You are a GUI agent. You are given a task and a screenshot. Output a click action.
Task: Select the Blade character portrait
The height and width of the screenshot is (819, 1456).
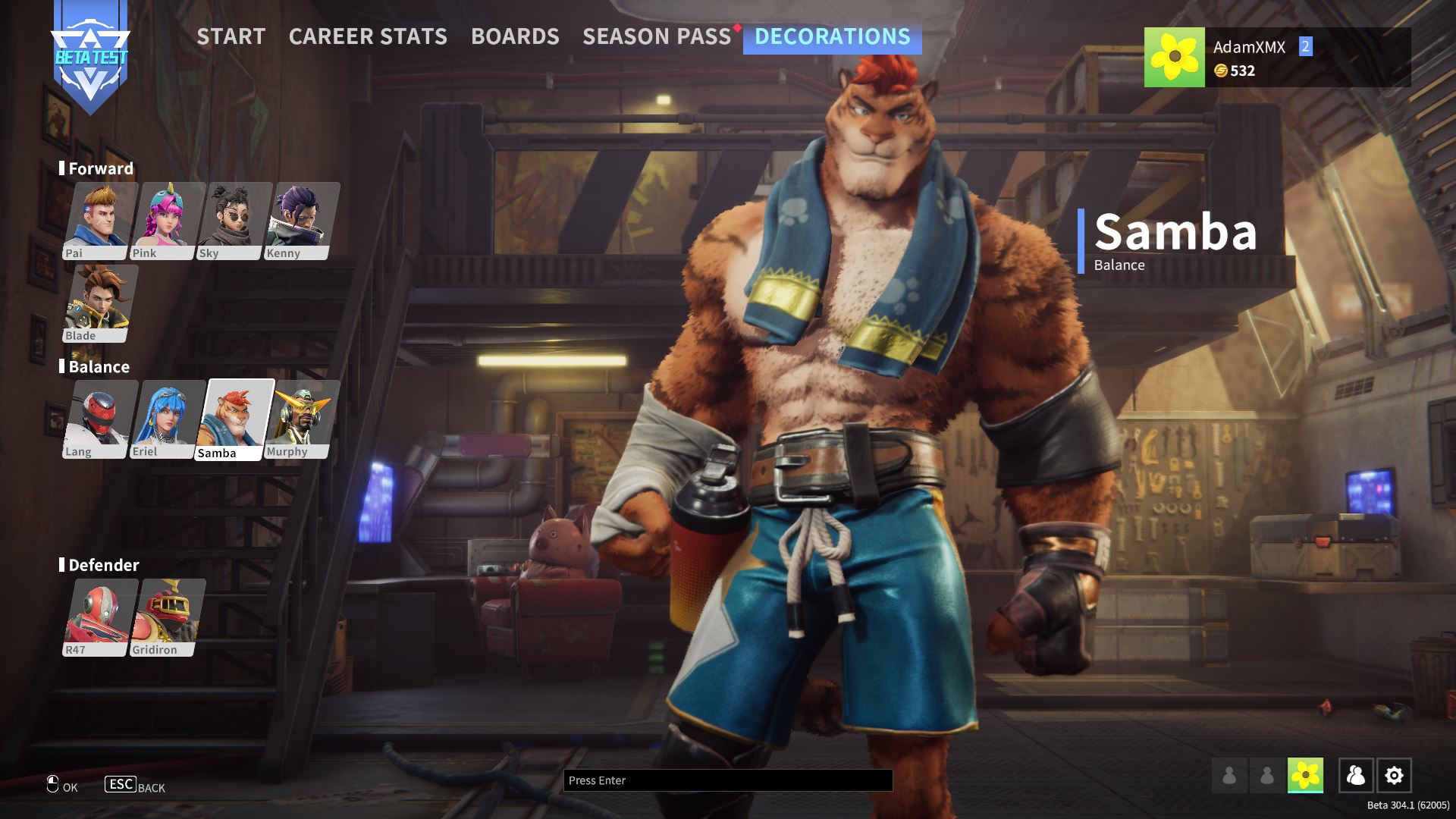click(x=99, y=303)
